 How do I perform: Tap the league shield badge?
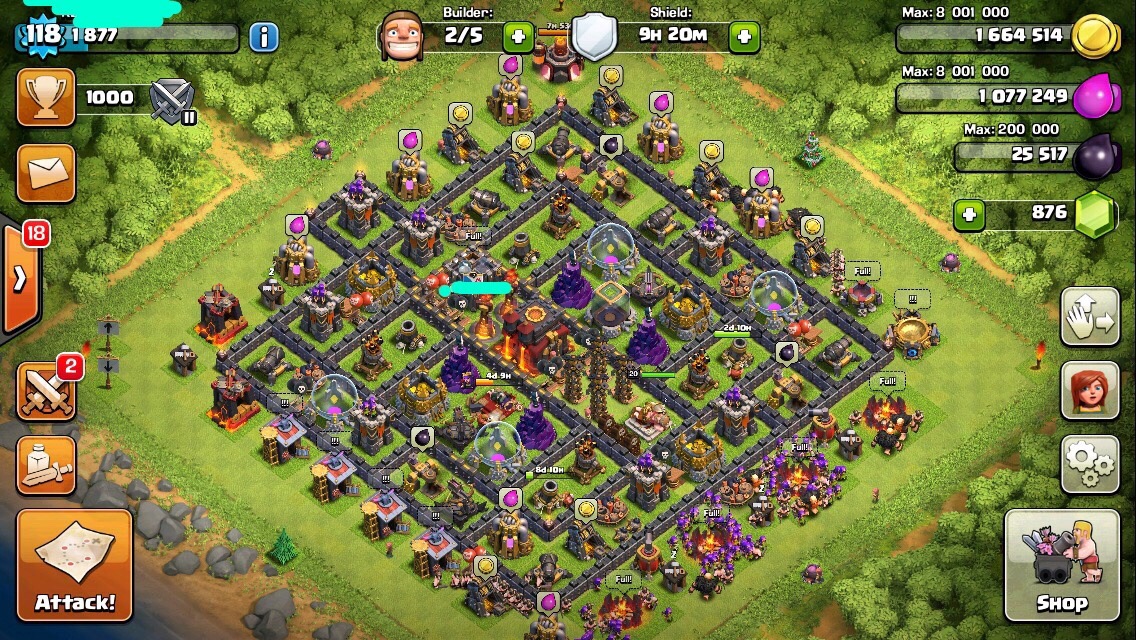click(171, 98)
